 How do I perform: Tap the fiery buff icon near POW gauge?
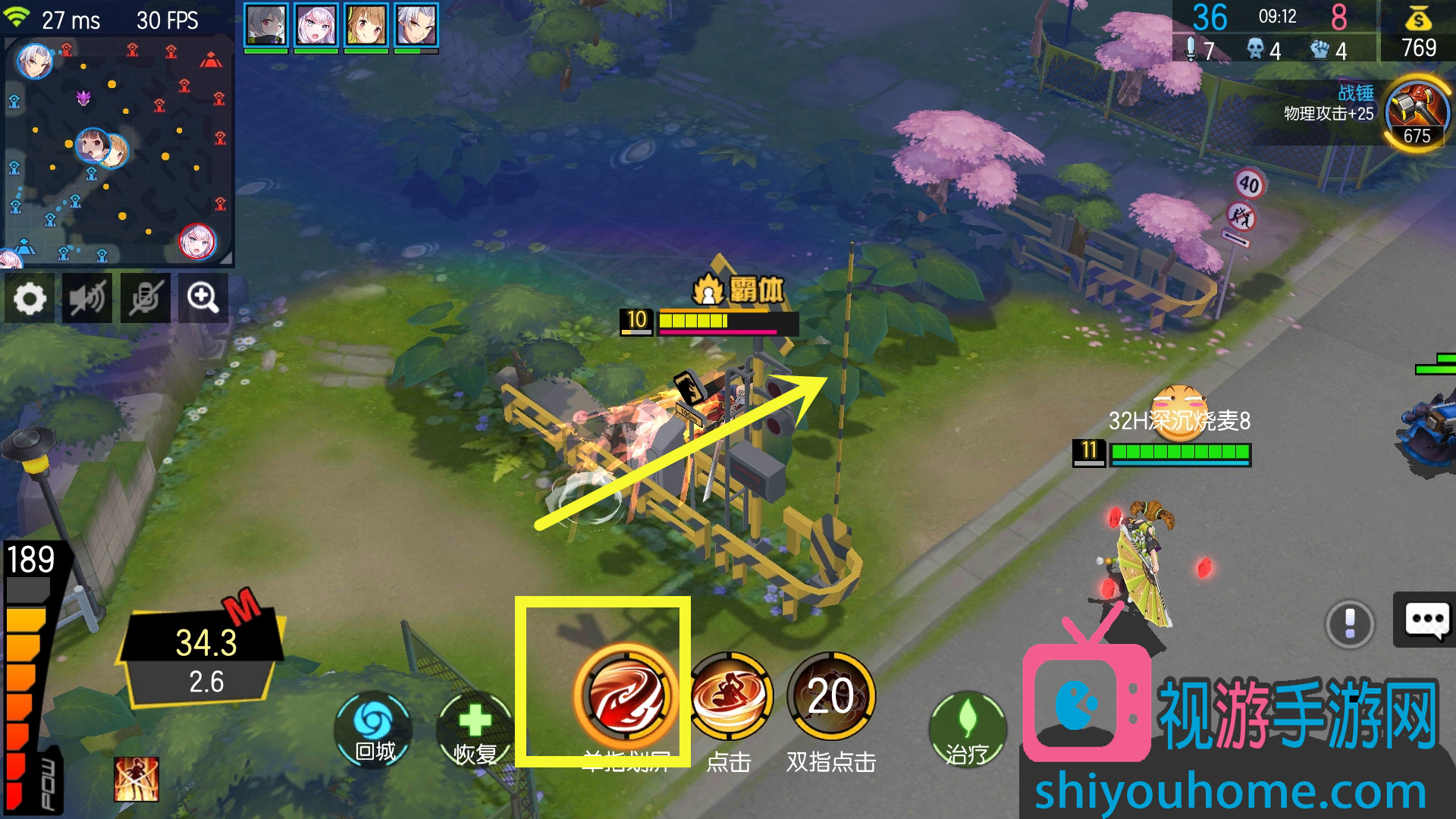tap(136, 779)
